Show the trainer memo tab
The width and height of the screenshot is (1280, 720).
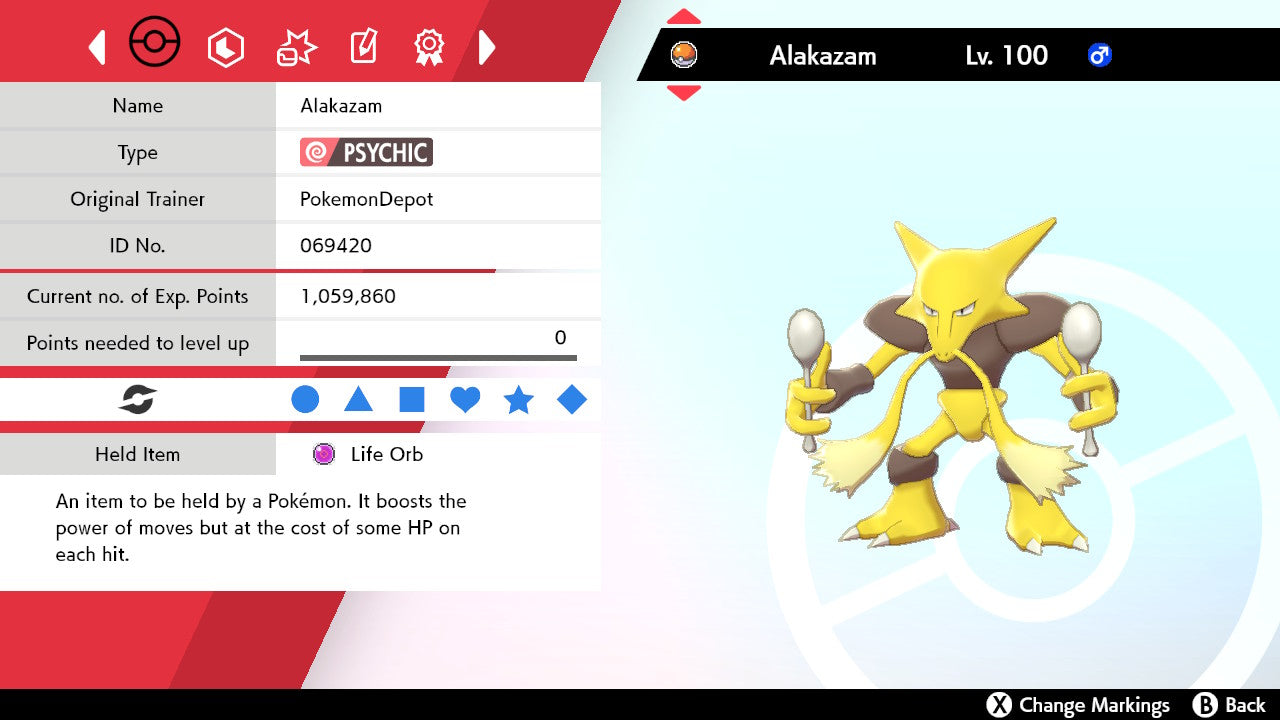pyautogui.click(x=363, y=47)
